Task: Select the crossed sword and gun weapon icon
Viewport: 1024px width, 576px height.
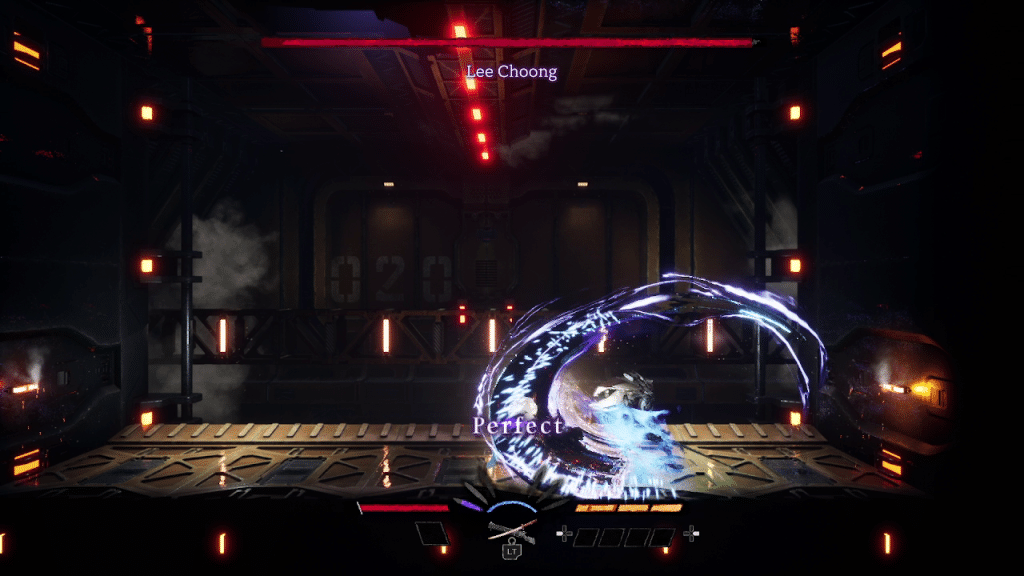Action: (x=511, y=528)
